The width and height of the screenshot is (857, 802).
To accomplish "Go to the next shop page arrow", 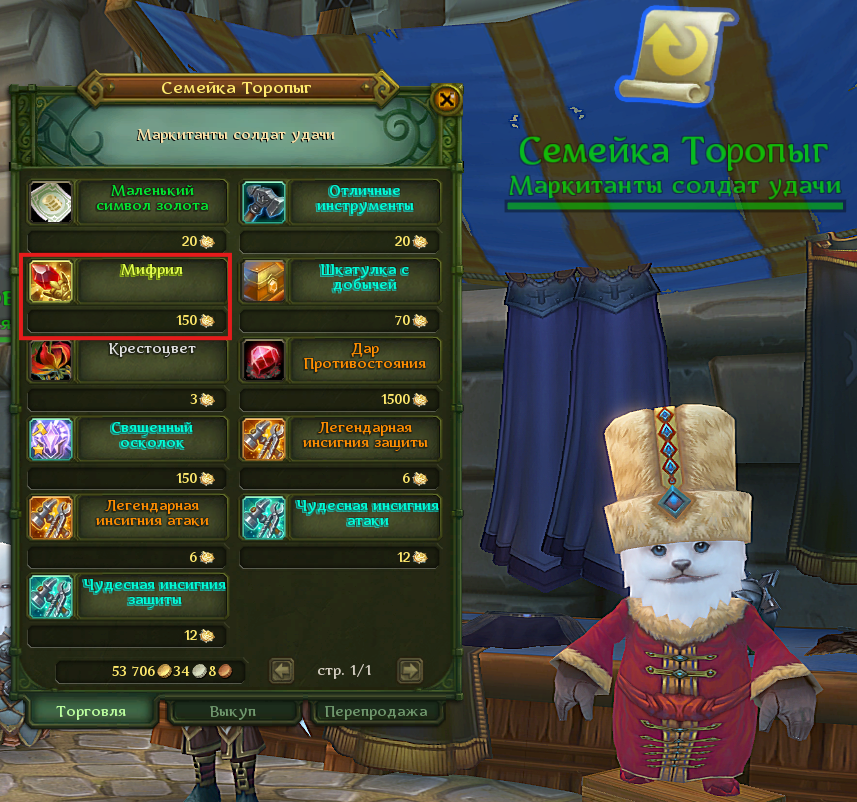I will (409, 670).
